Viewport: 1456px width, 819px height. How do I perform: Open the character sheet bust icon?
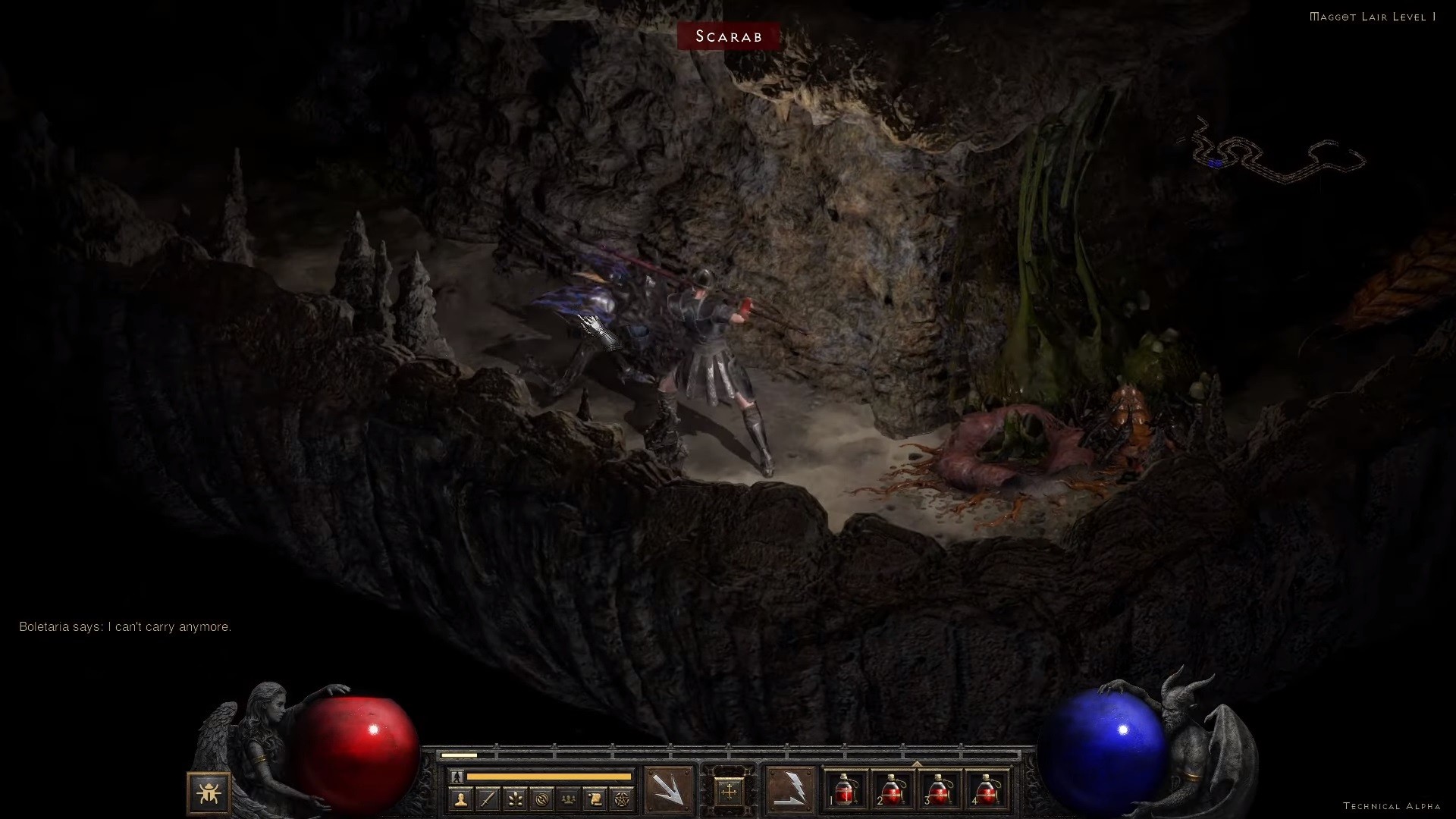460,799
